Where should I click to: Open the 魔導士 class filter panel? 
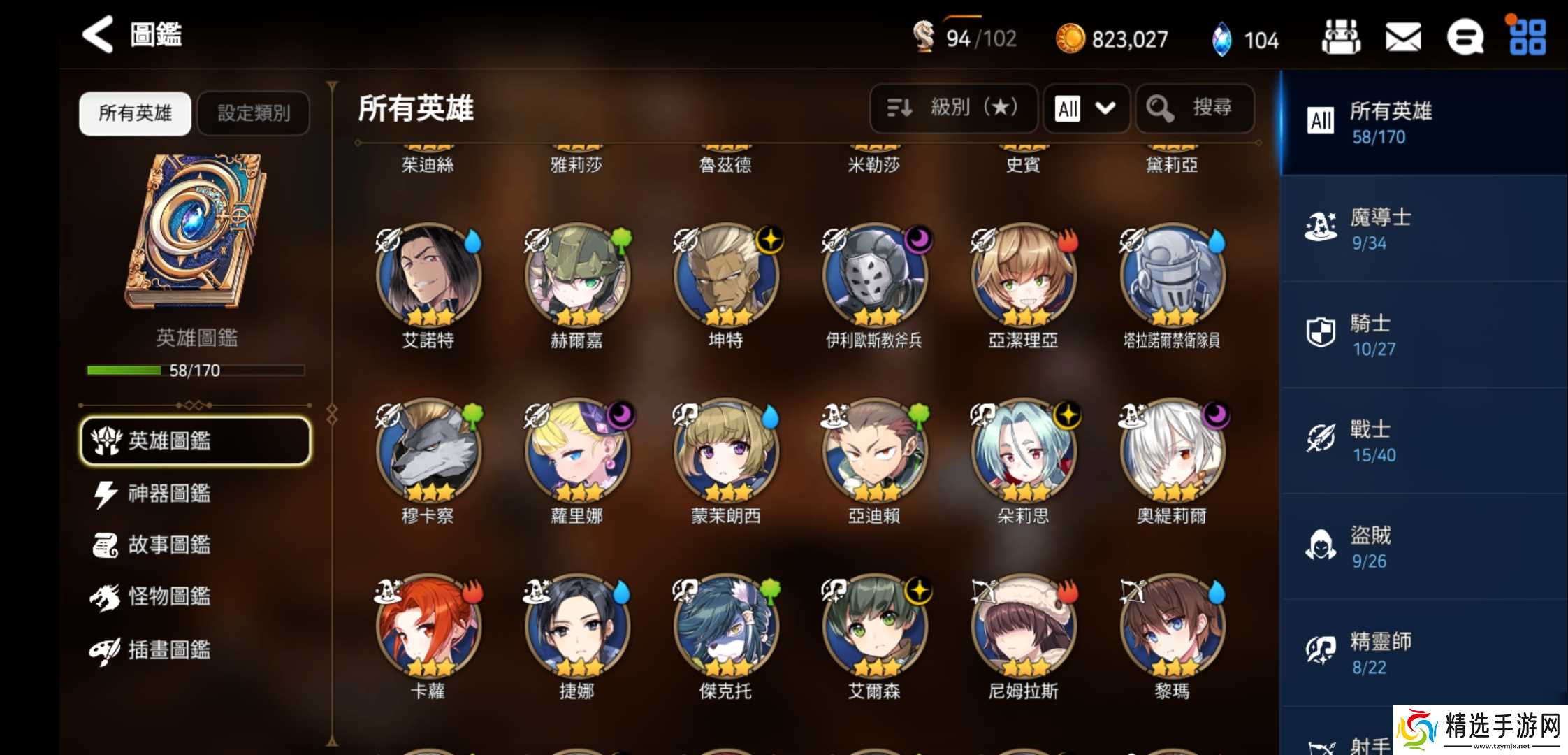(1425, 229)
